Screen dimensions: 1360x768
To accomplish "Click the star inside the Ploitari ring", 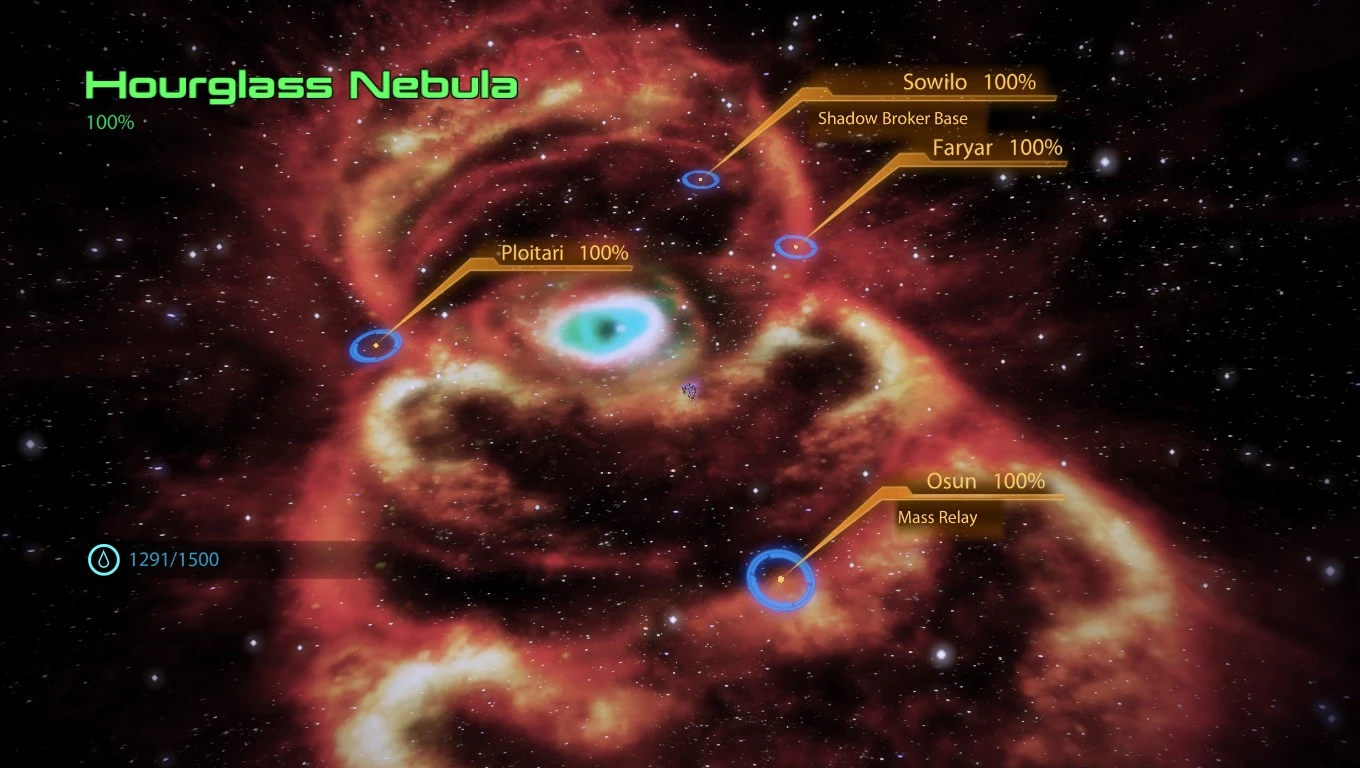I will (x=376, y=343).
